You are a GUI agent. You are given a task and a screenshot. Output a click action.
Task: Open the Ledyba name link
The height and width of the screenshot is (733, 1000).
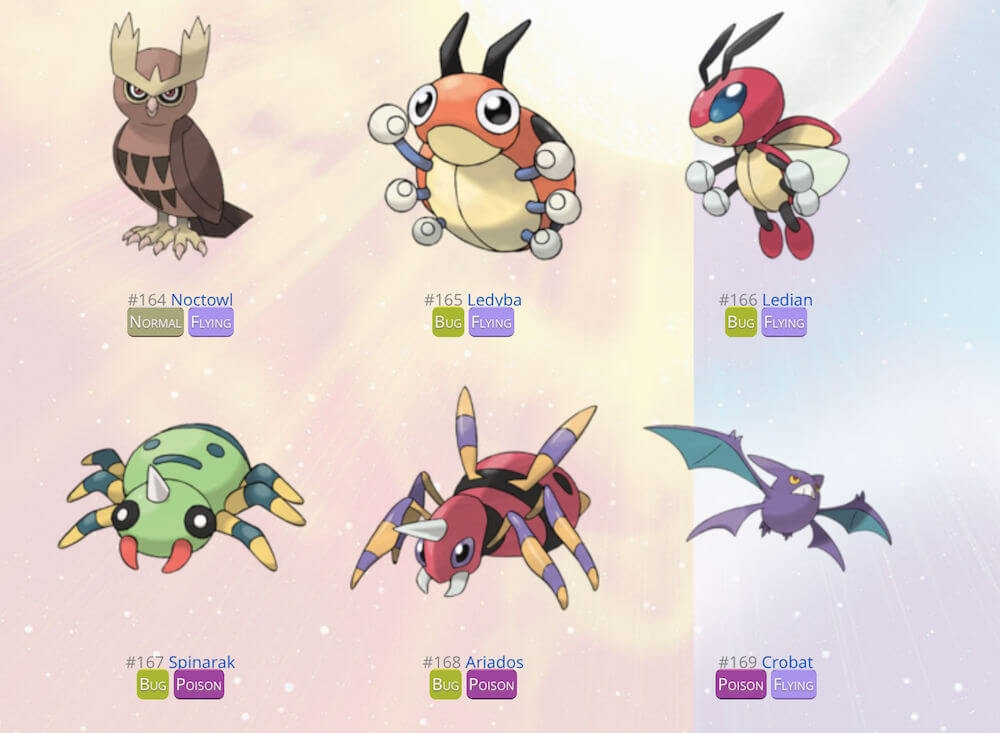click(494, 300)
